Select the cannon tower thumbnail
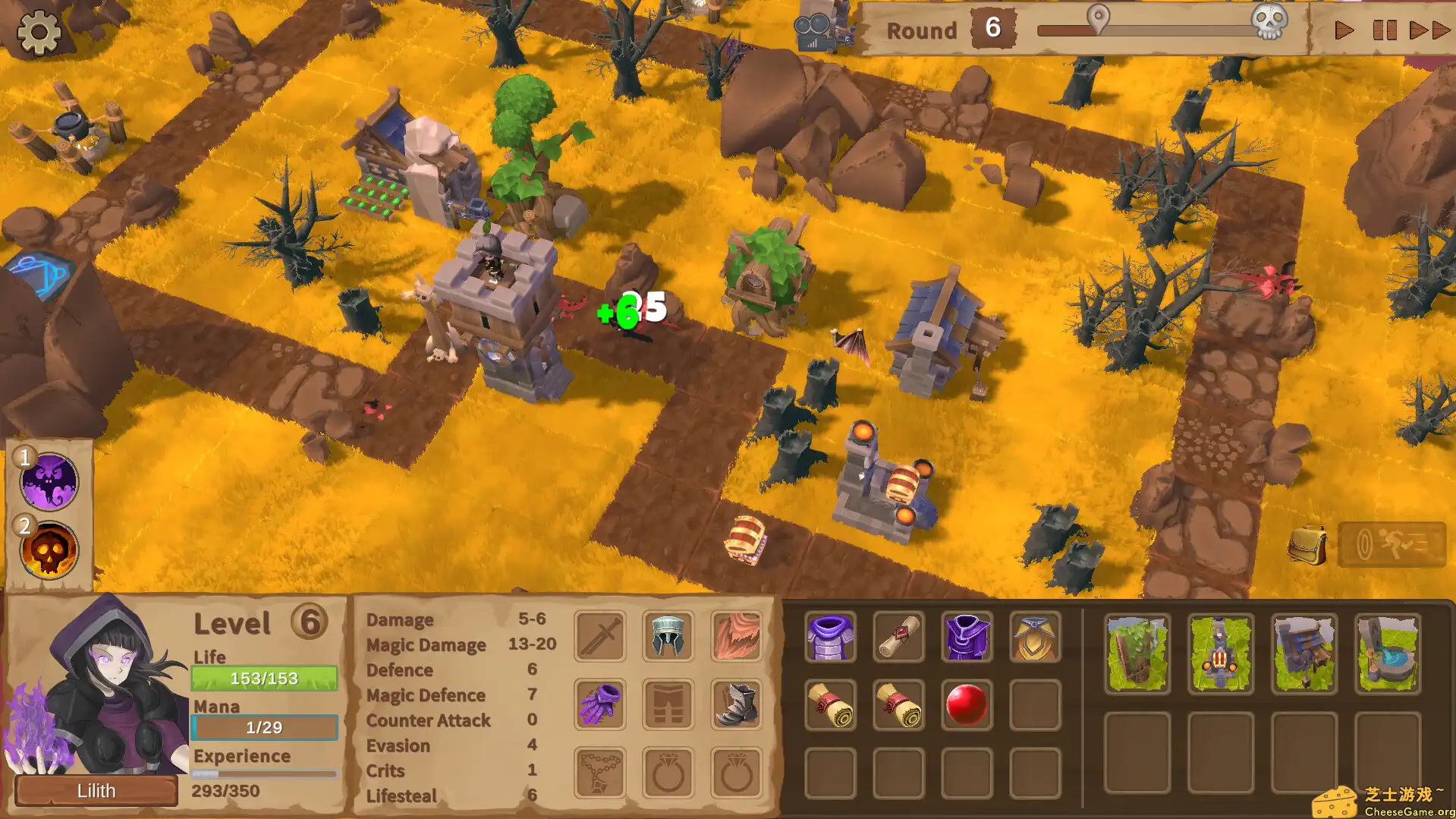This screenshot has height=819, width=1456. tap(1220, 653)
